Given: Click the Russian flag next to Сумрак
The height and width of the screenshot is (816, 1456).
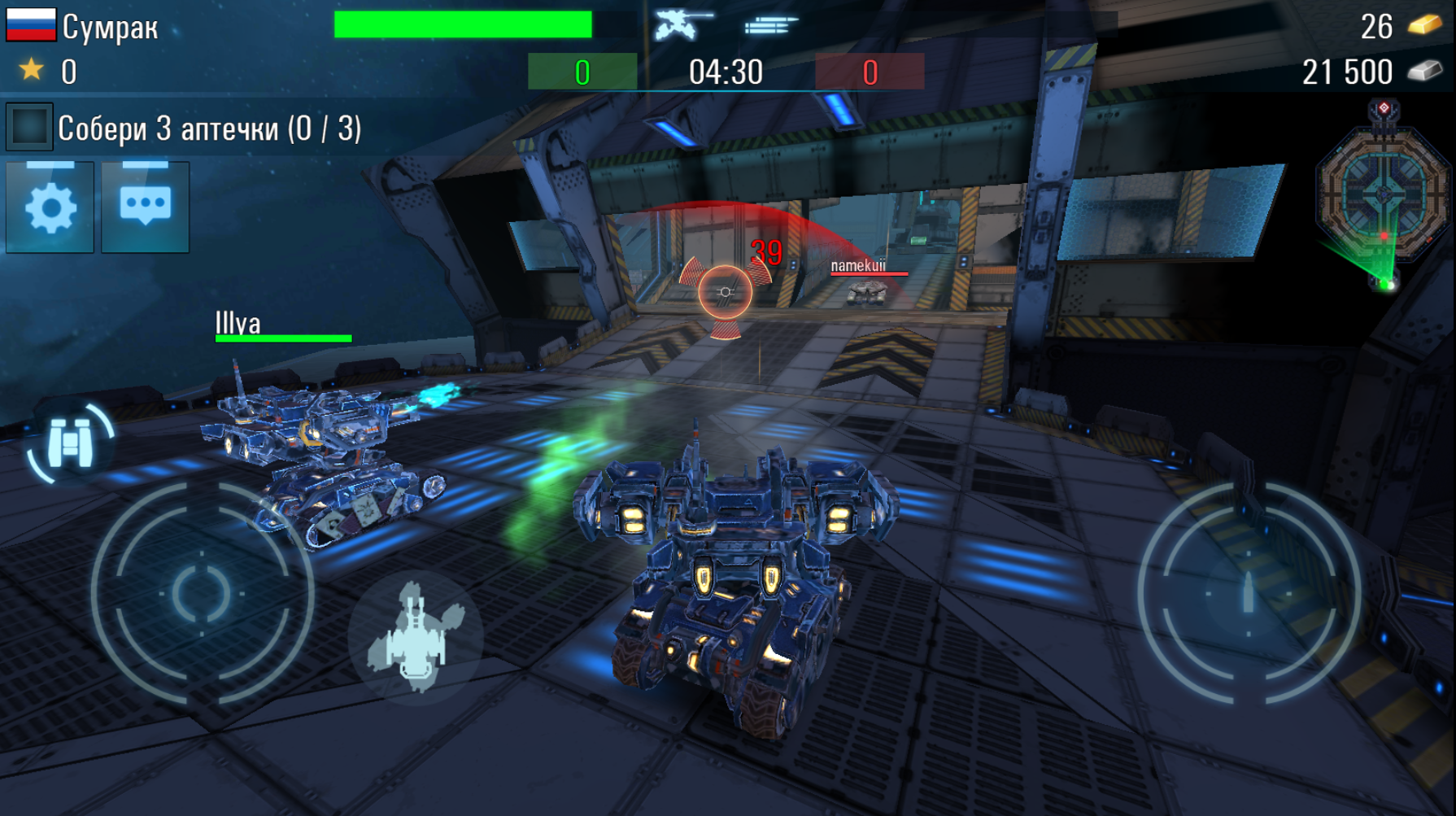Looking at the screenshot, I should pos(32,24).
